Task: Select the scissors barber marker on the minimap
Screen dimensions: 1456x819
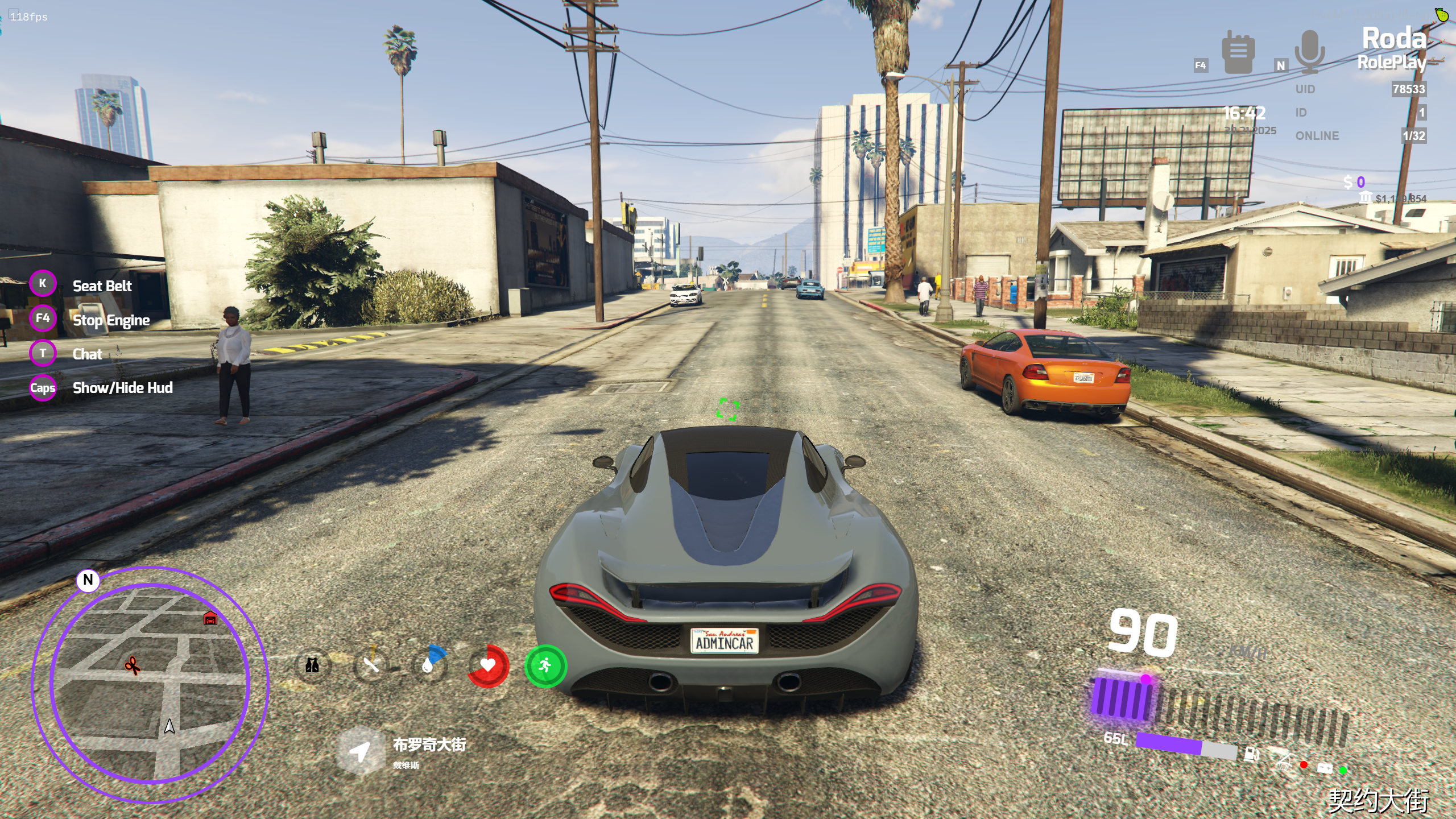Action: [x=133, y=665]
